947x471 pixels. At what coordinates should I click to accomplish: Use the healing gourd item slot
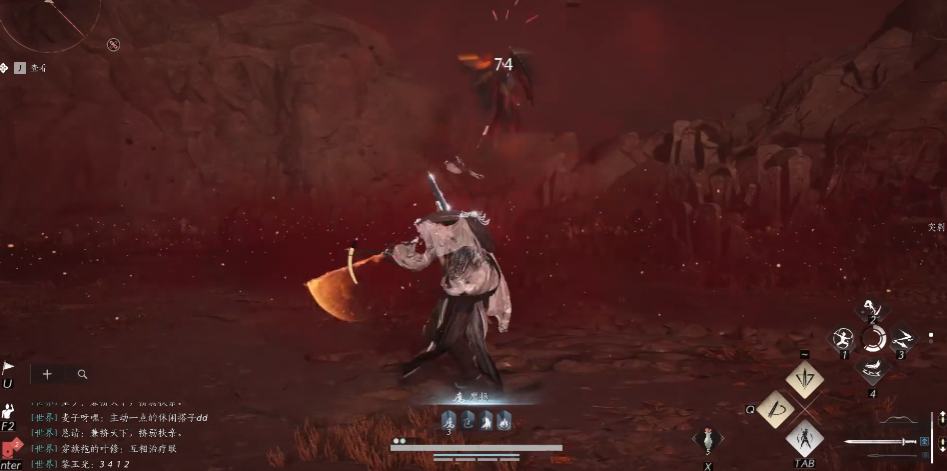coord(708,441)
